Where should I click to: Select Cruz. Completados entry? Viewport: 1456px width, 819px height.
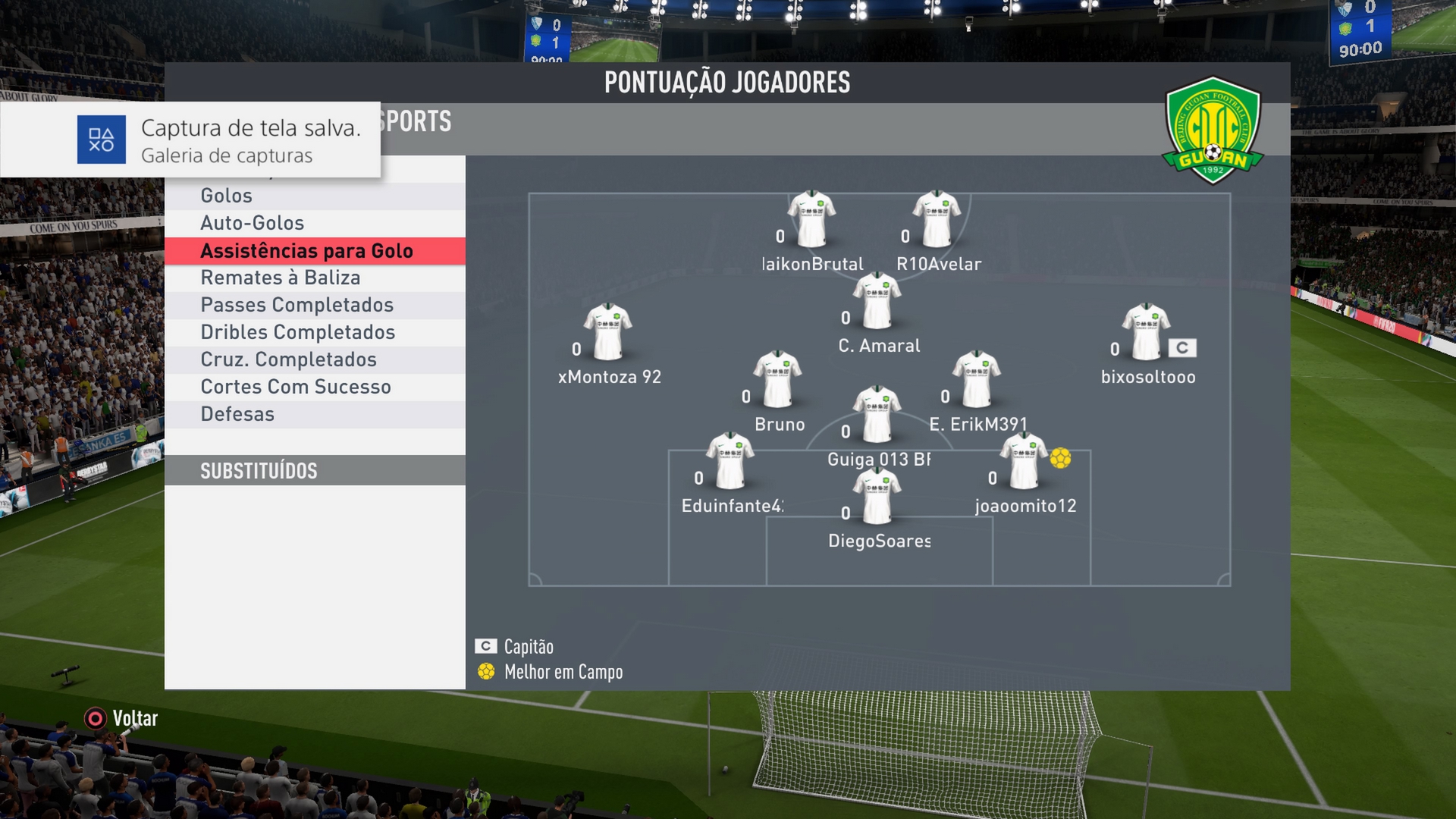coord(314,359)
